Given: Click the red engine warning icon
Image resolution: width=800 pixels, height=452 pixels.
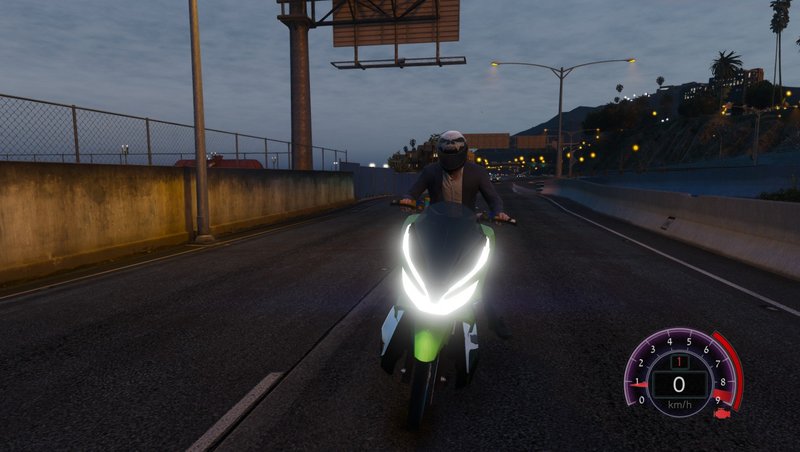Looking at the screenshot, I should [x=722, y=412].
